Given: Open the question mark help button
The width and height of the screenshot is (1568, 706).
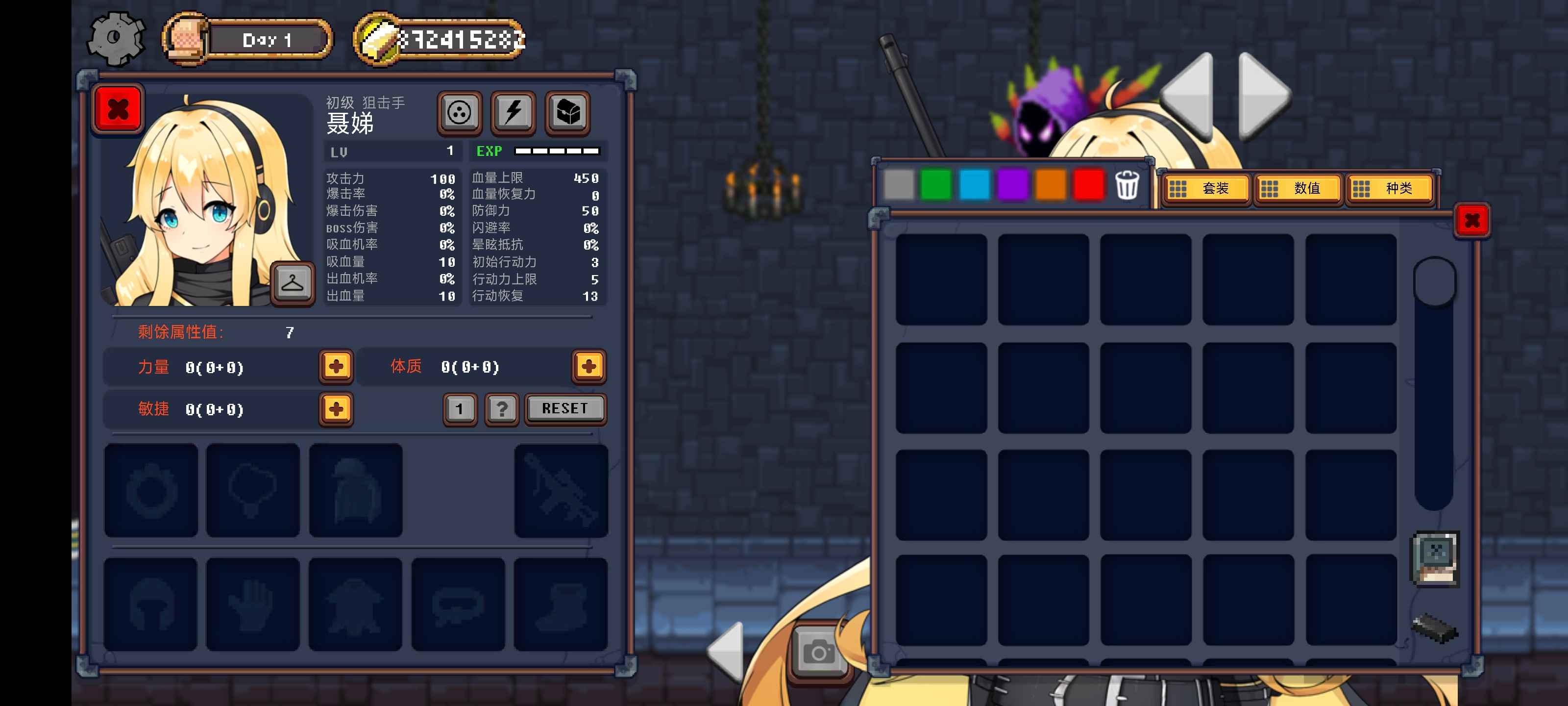Looking at the screenshot, I should click(502, 409).
